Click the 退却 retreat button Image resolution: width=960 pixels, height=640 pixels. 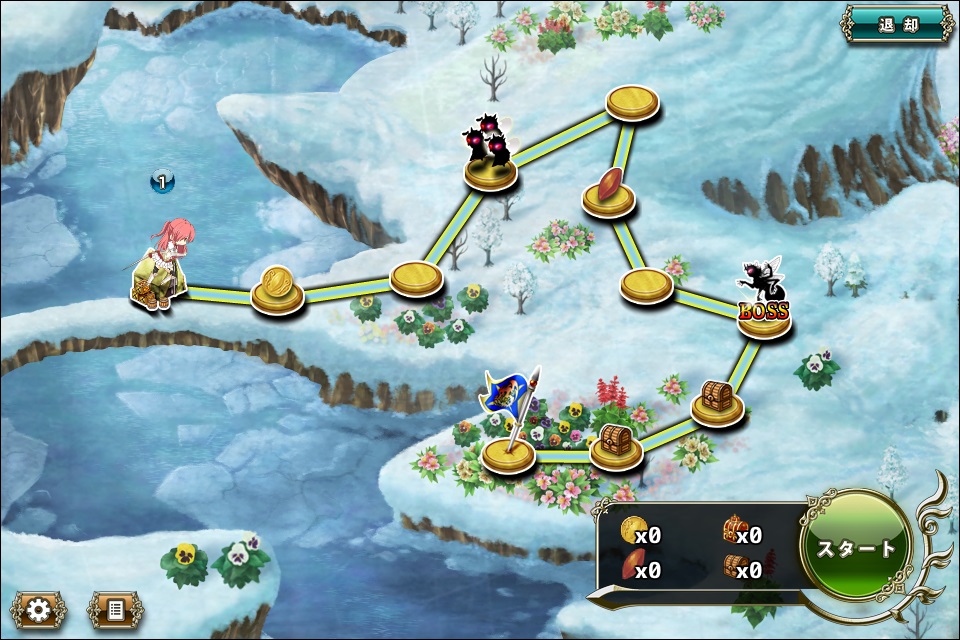pyautogui.click(x=896, y=24)
